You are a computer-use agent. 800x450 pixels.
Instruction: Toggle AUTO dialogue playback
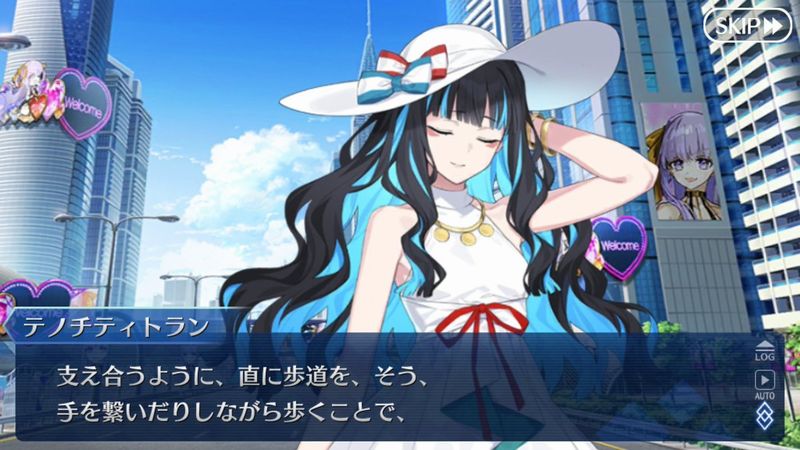click(766, 383)
